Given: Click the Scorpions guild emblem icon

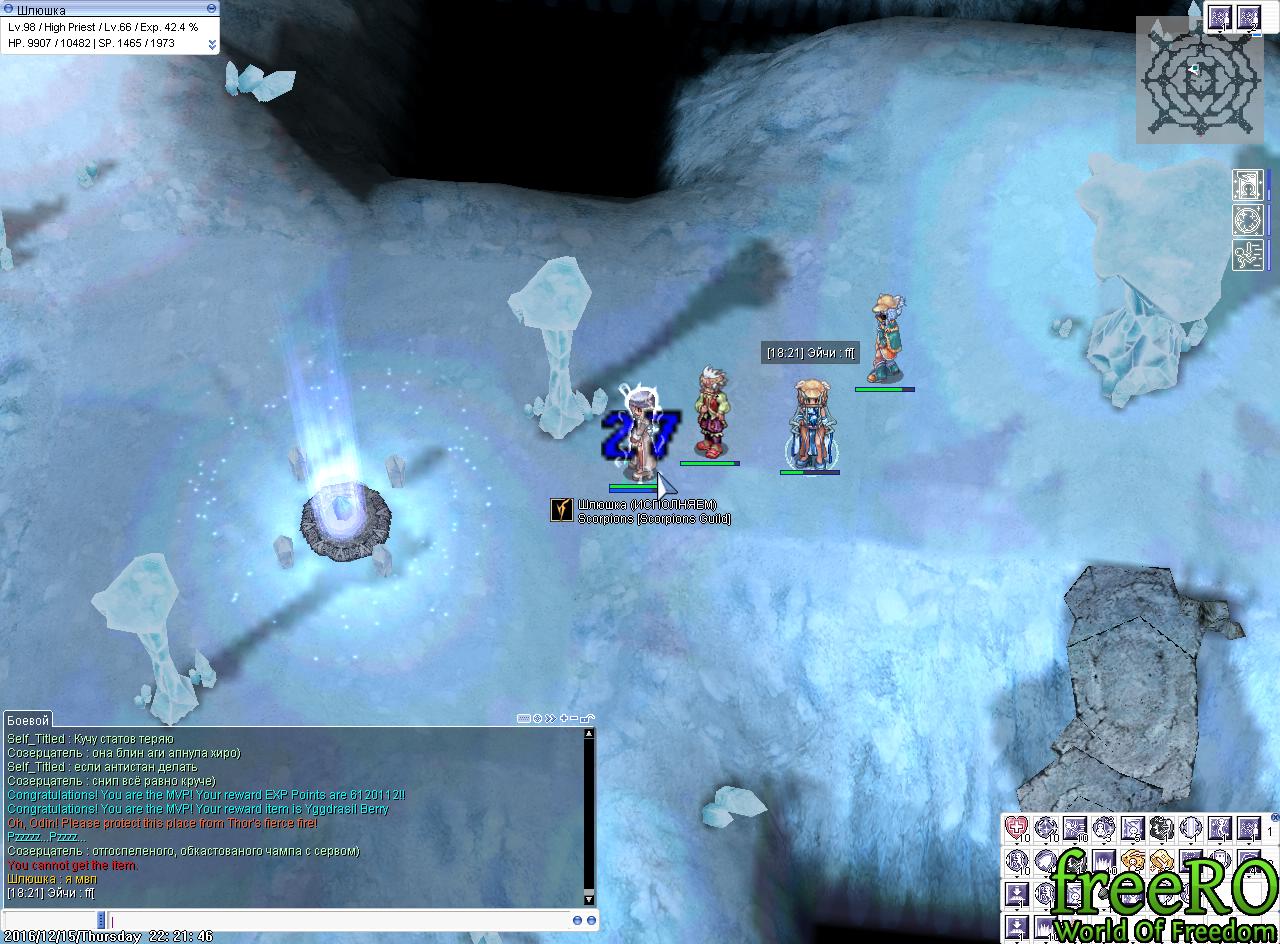Looking at the screenshot, I should (562, 510).
